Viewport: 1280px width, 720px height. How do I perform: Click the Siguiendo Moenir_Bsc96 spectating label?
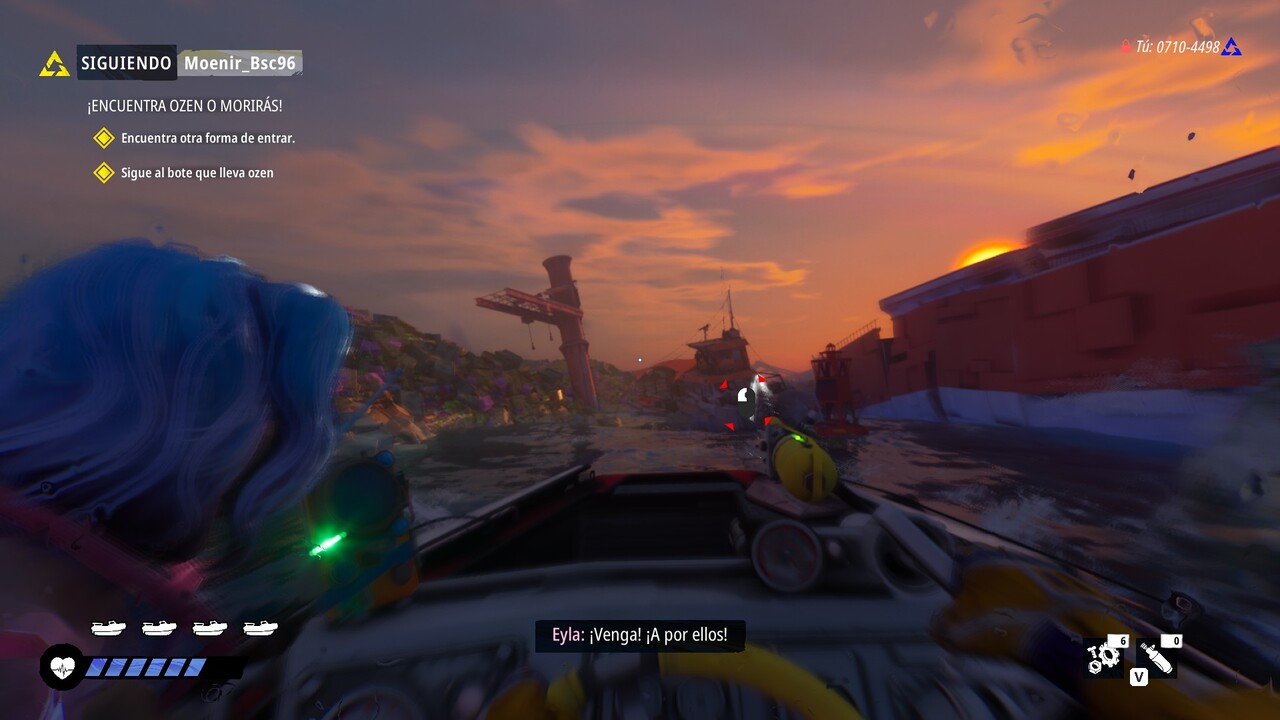189,63
